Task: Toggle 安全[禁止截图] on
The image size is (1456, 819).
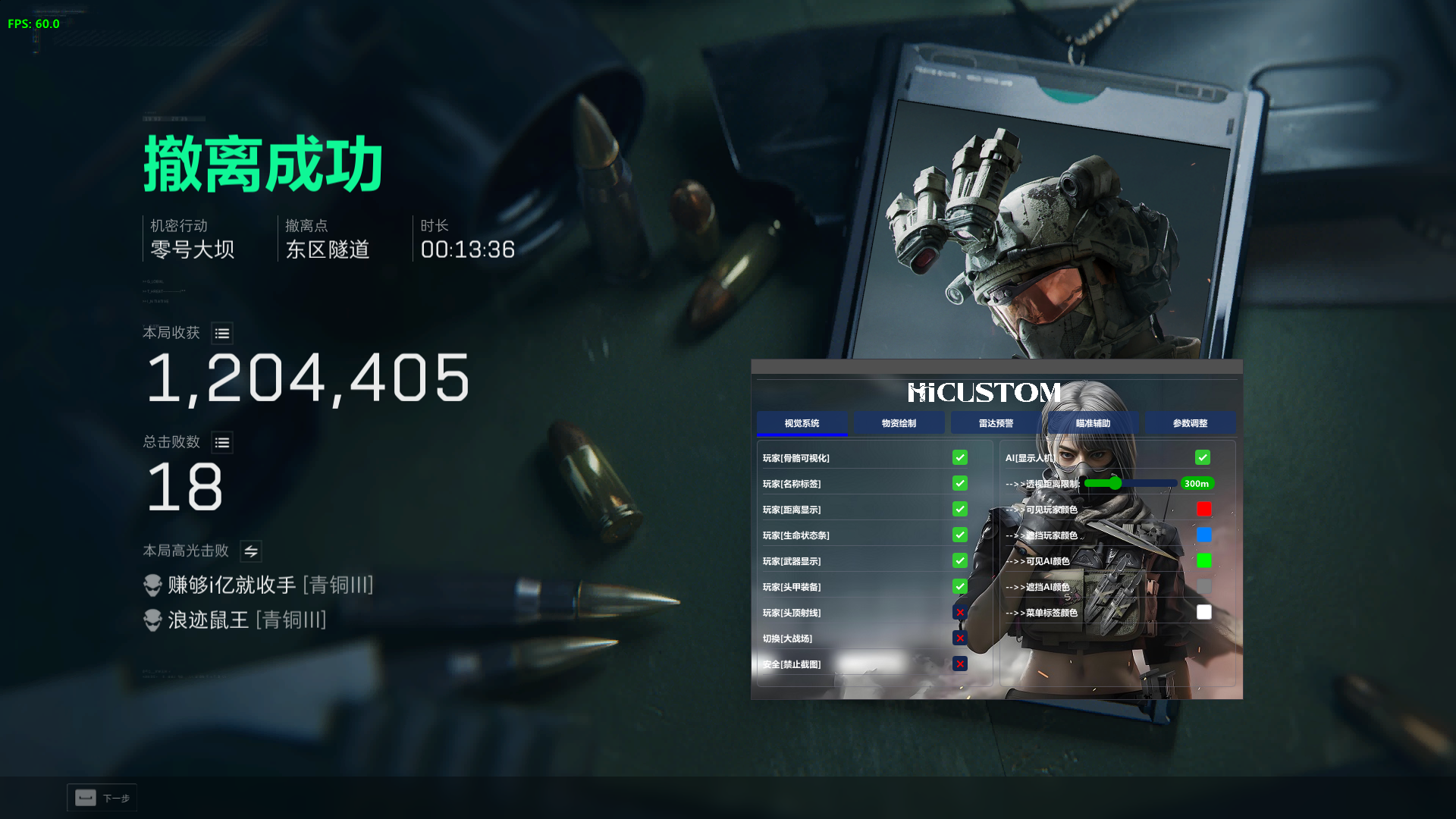Action: [x=960, y=664]
